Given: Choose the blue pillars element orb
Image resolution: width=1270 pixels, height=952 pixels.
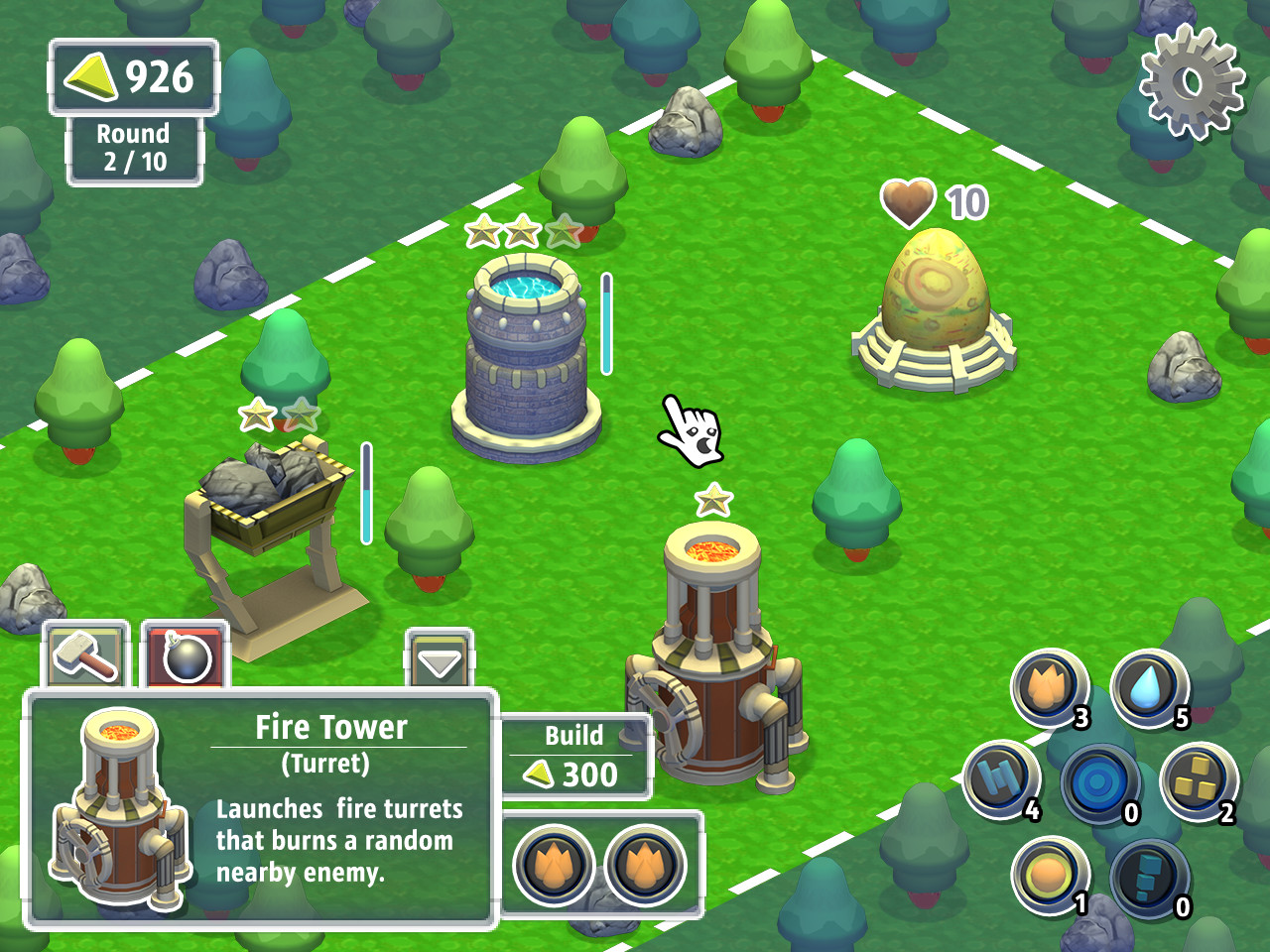Looking at the screenshot, I should (1000, 780).
